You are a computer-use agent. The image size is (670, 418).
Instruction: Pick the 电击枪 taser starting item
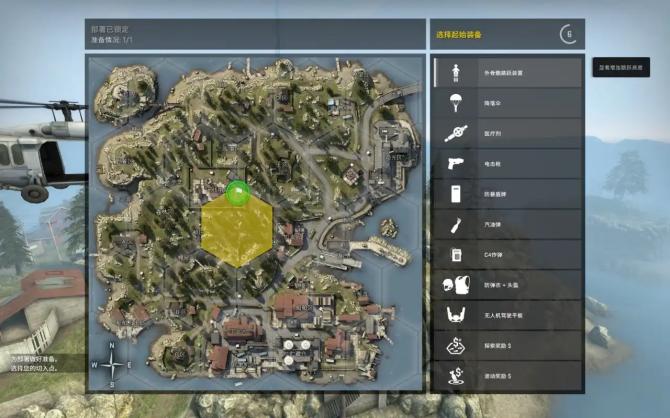[x=508, y=163]
